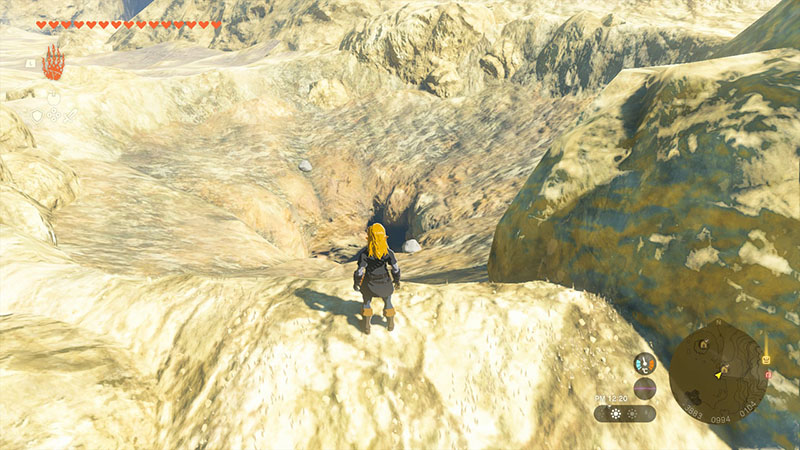Screen dimensions: 800x450
Task: Click the yellow player arrow on the minimap
Action: (718, 375)
